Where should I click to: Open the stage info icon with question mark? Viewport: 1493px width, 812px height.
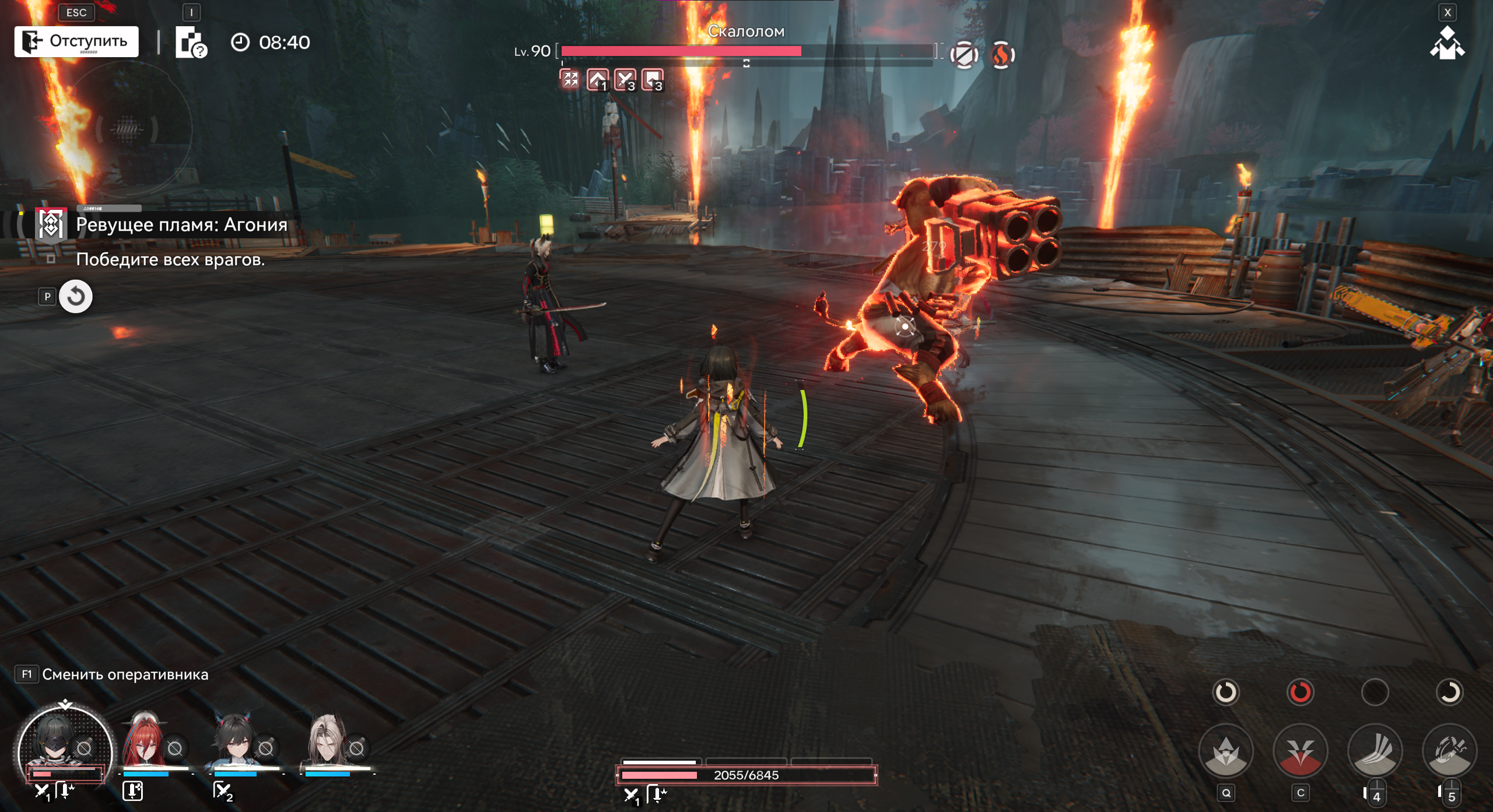tap(191, 43)
